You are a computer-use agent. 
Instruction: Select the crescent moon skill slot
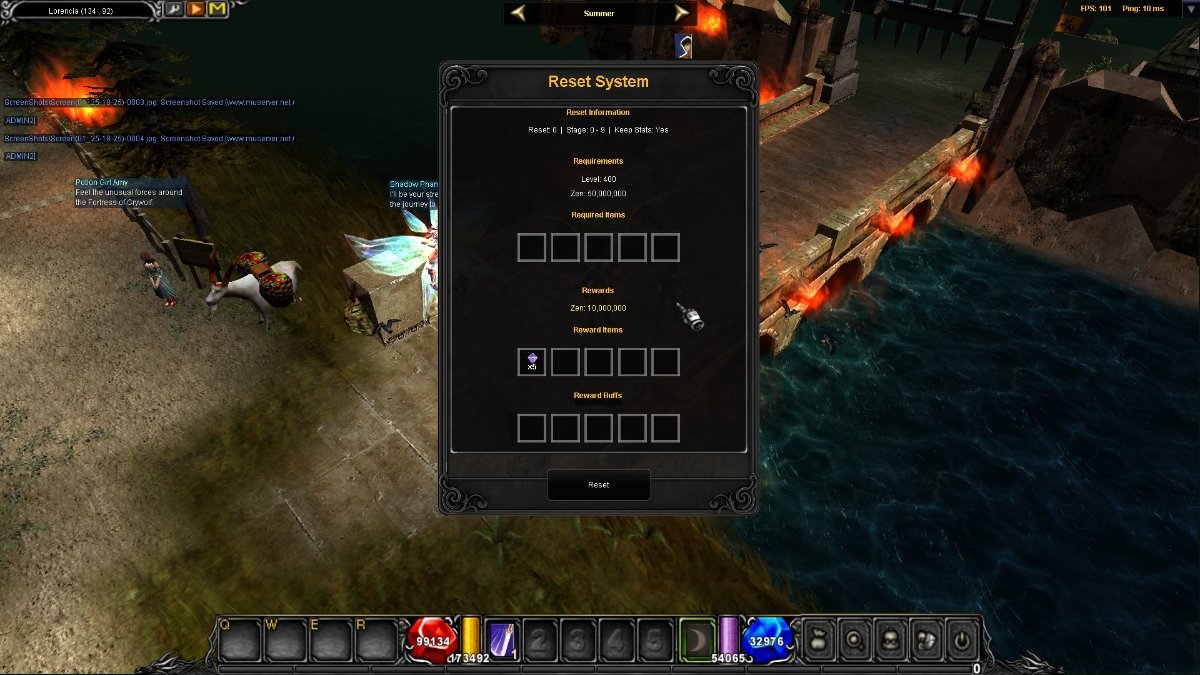click(x=697, y=640)
